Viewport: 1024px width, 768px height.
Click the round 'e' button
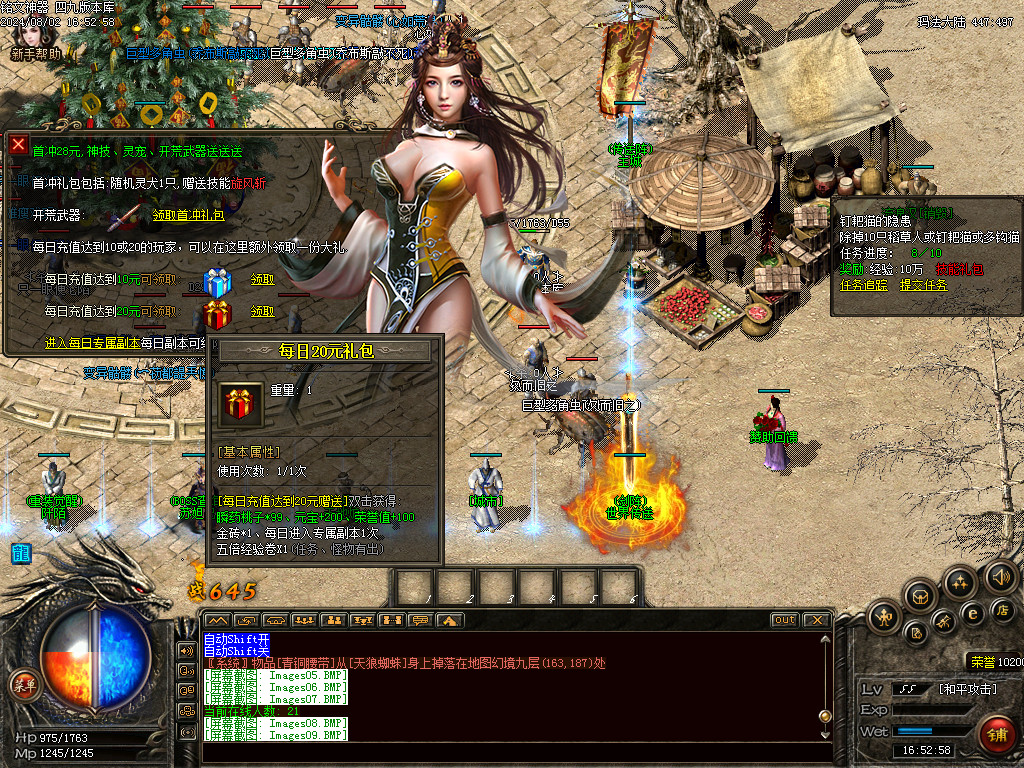[x=971, y=613]
